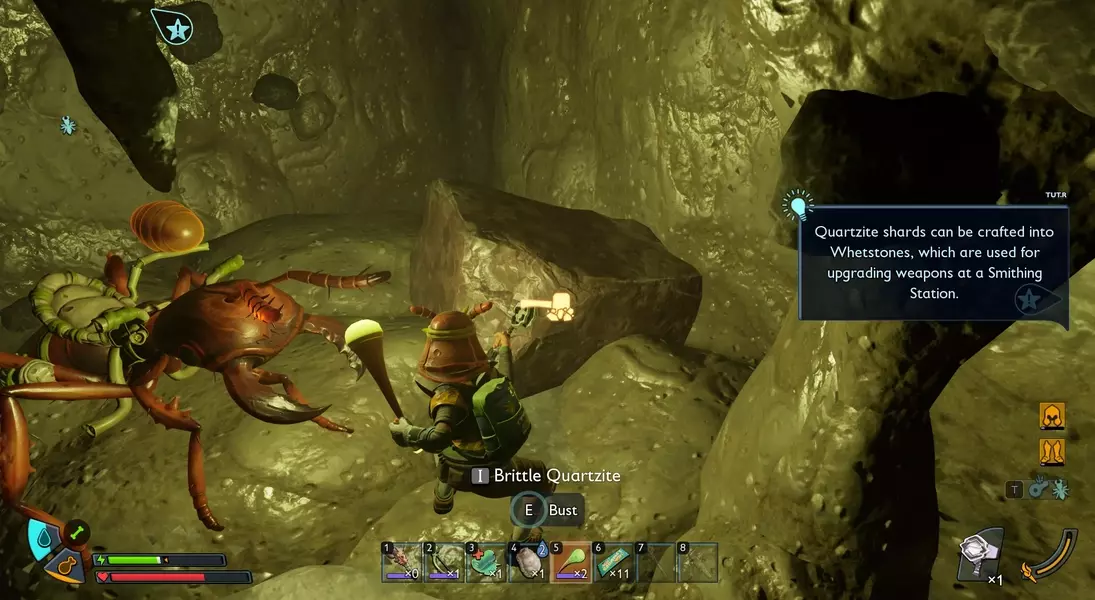This screenshot has height=600, width=1095.
Task: Select the highlighted green torch slot
Action: point(569,562)
